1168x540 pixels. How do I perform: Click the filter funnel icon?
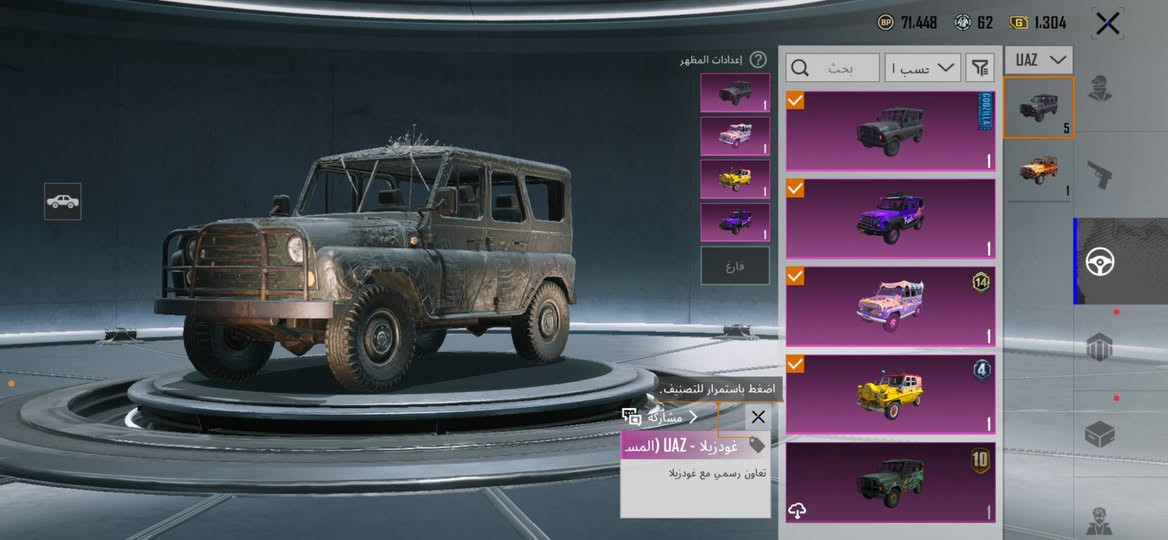coord(981,68)
